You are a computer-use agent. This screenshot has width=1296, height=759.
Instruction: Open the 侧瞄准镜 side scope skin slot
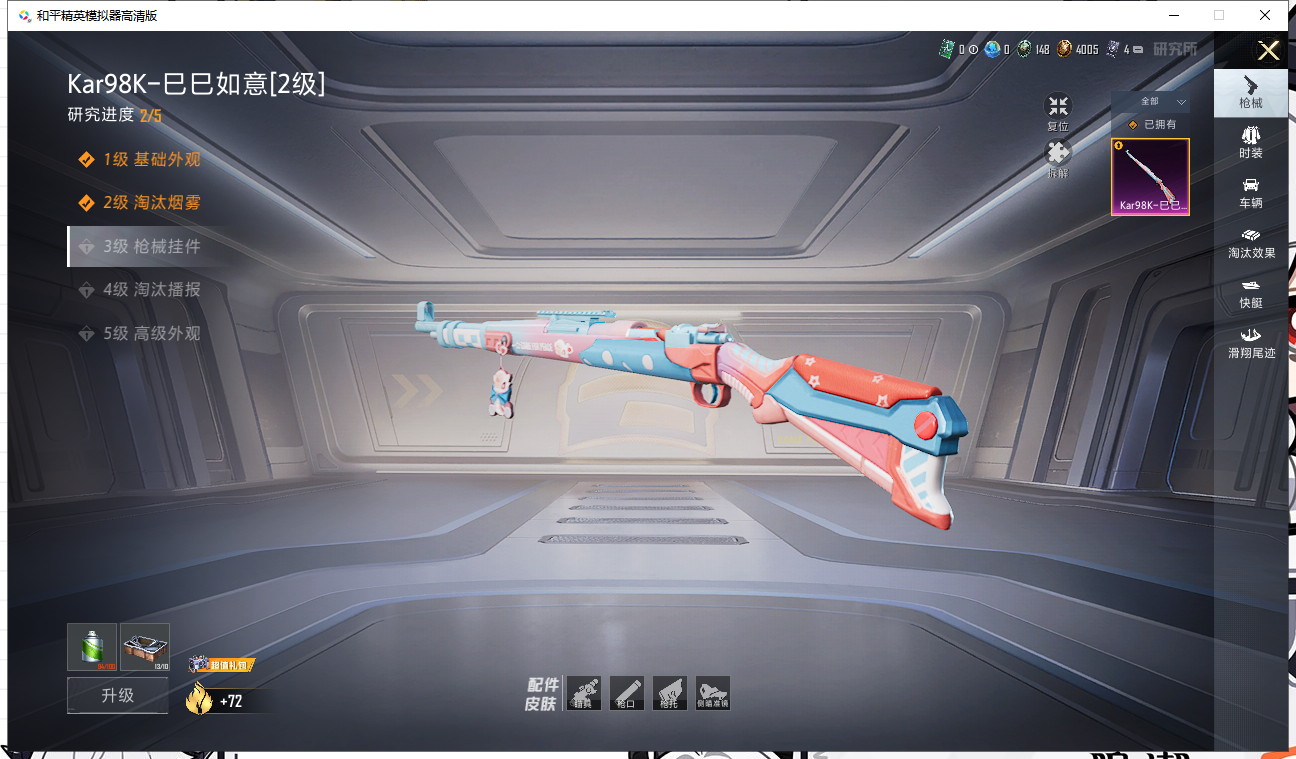(713, 693)
